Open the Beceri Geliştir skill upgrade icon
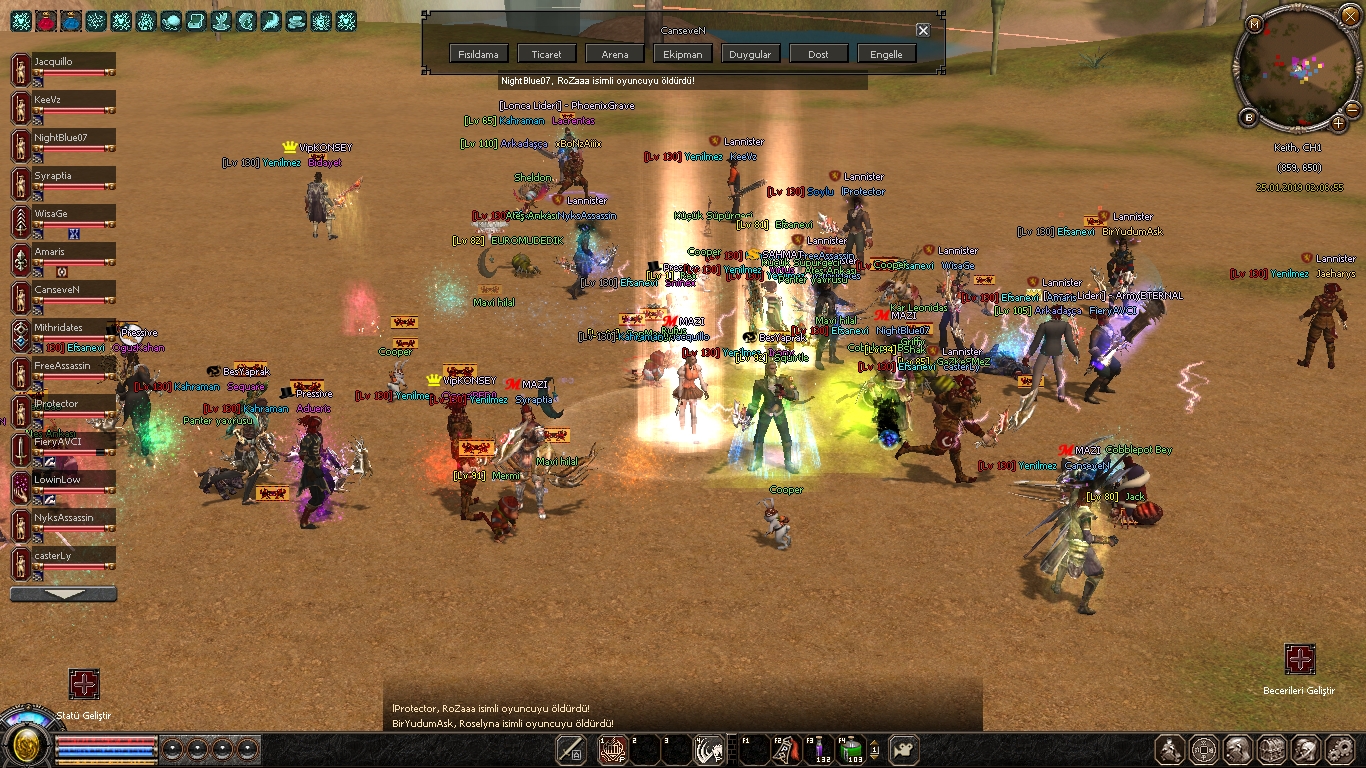The height and width of the screenshot is (768, 1366). click(1299, 659)
